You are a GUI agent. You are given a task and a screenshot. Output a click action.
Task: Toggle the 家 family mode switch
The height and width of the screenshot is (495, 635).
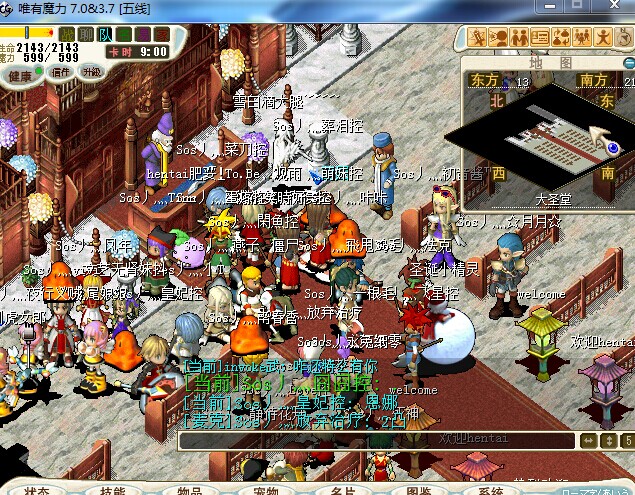click(x=161, y=34)
